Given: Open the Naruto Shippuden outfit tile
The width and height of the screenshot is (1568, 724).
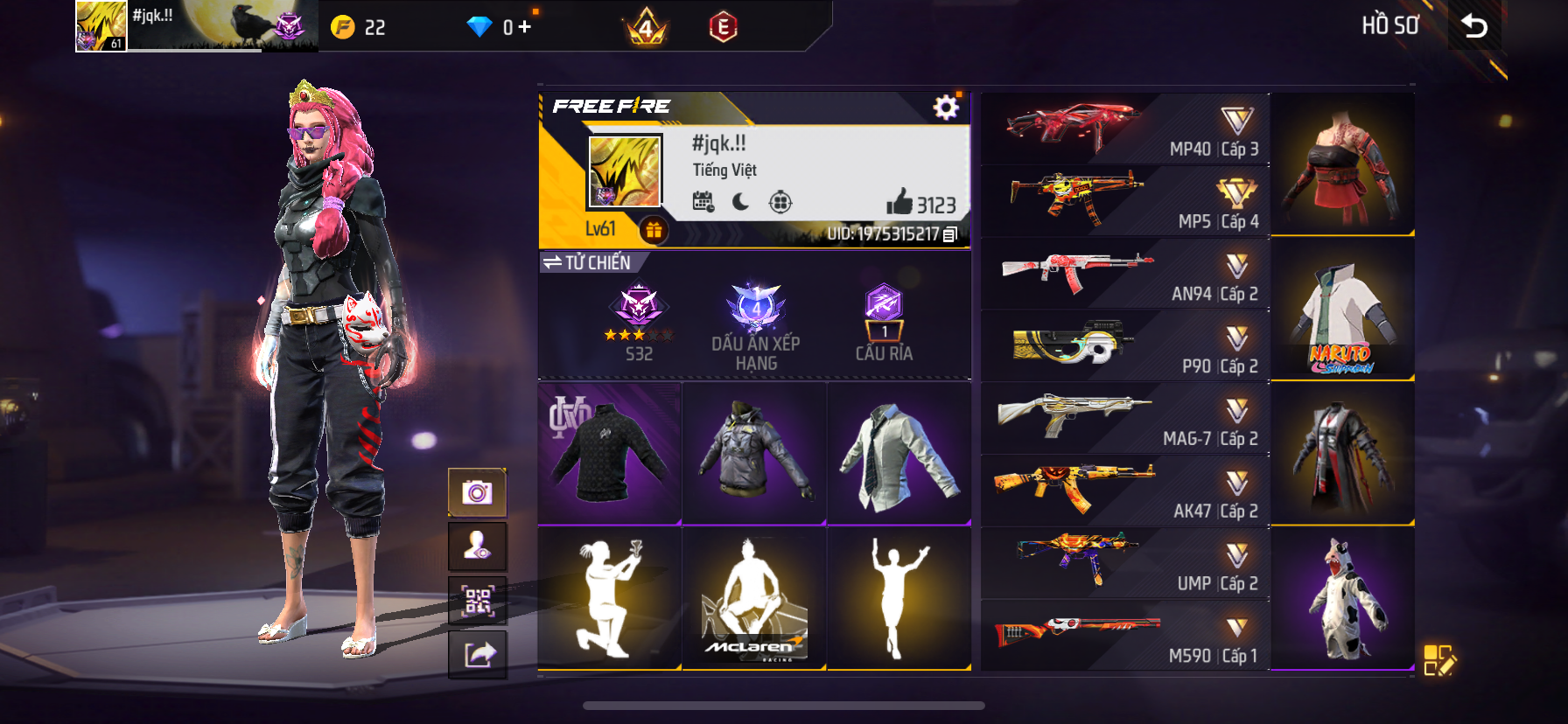Looking at the screenshot, I should [1341, 310].
